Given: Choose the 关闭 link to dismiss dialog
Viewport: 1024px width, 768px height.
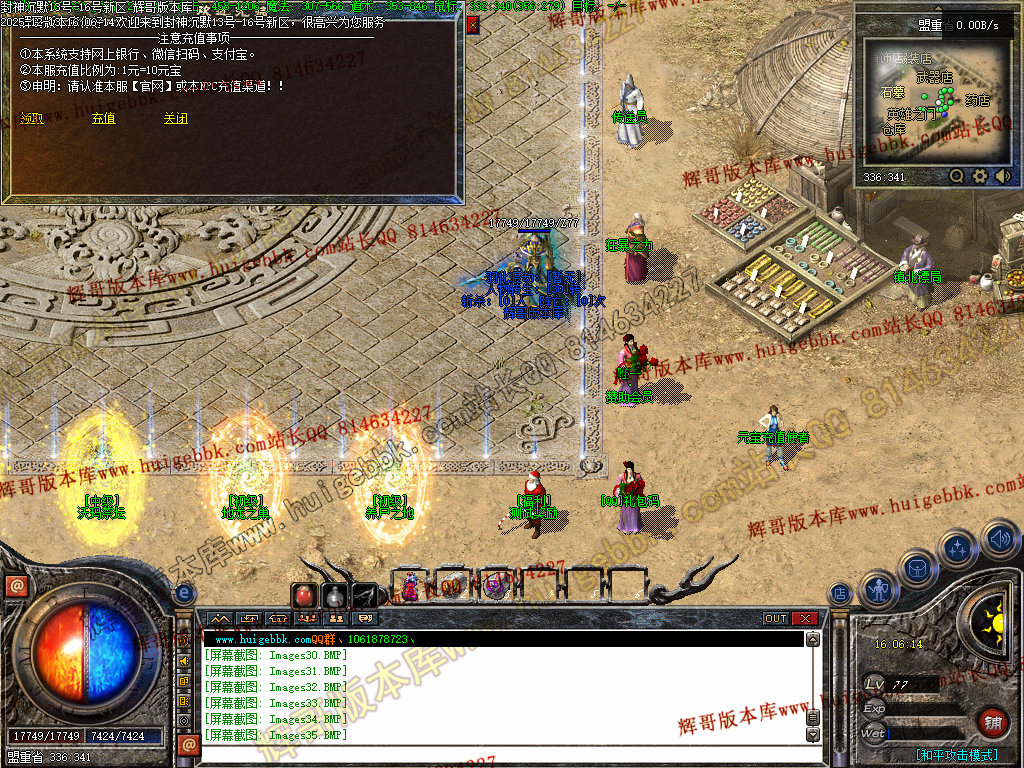Looking at the screenshot, I should pos(175,118).
